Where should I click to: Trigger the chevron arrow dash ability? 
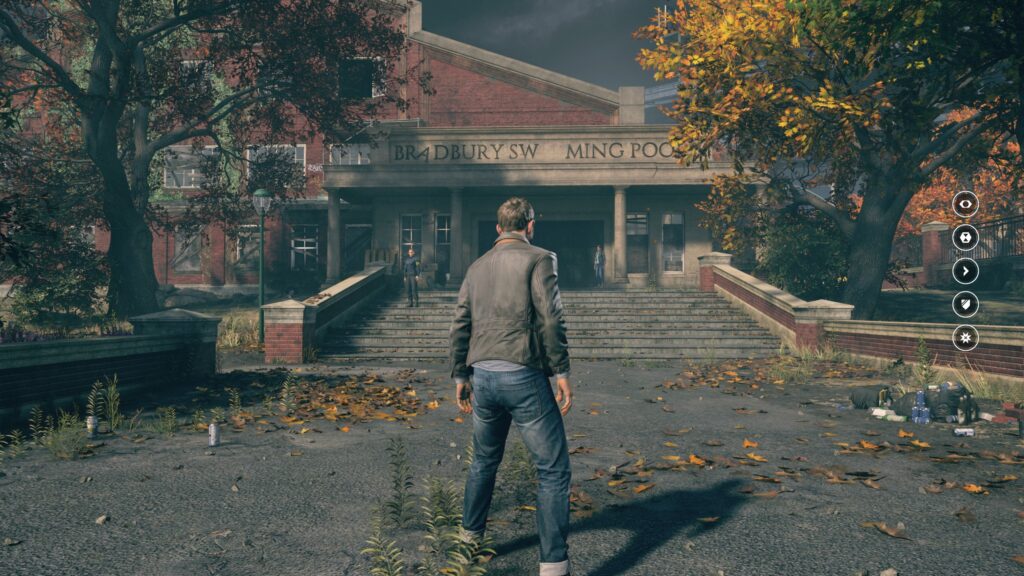click(x=965, y=271)
